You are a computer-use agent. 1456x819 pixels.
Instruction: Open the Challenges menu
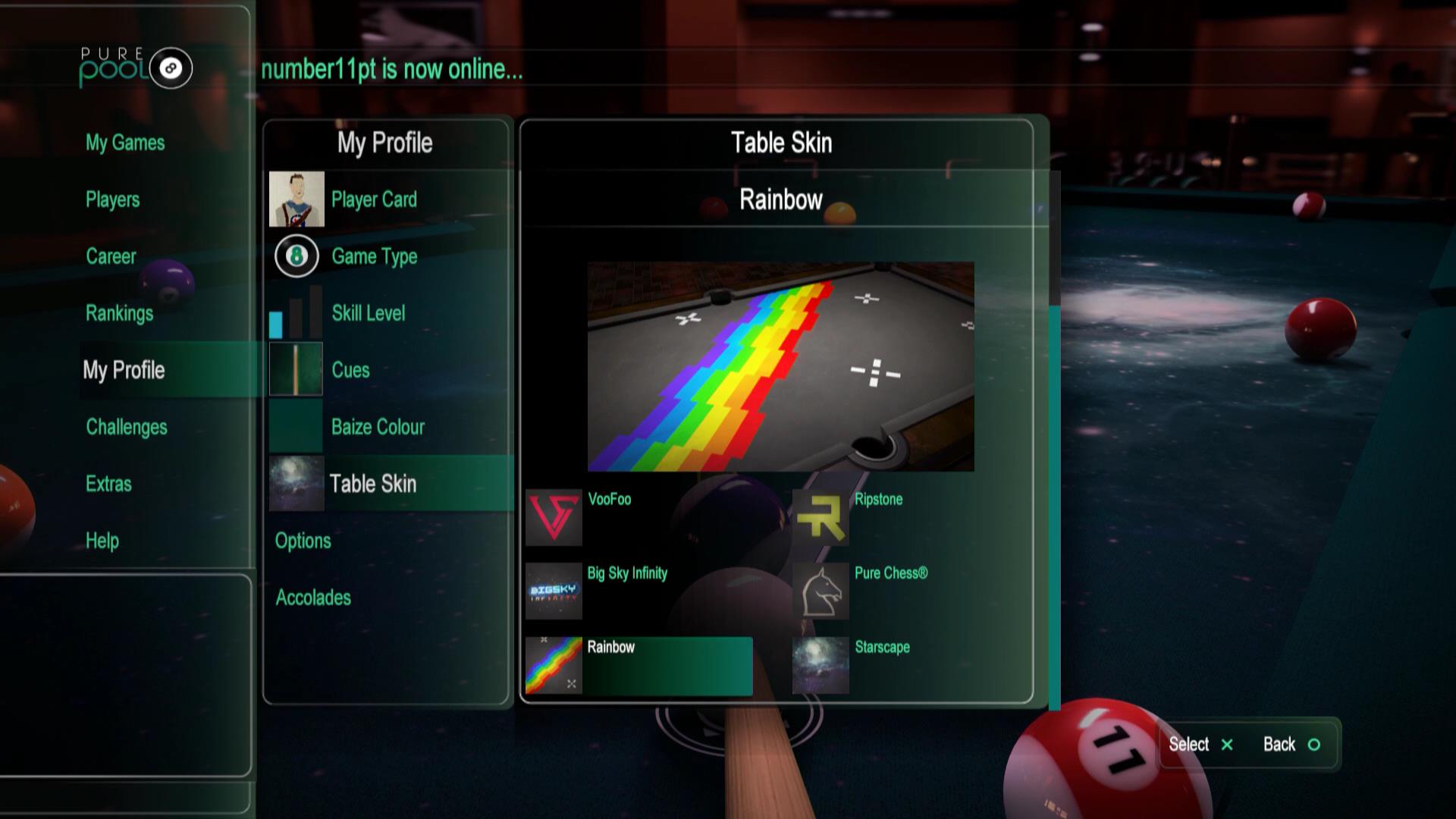pyautogui.click(x=127, y=427)
